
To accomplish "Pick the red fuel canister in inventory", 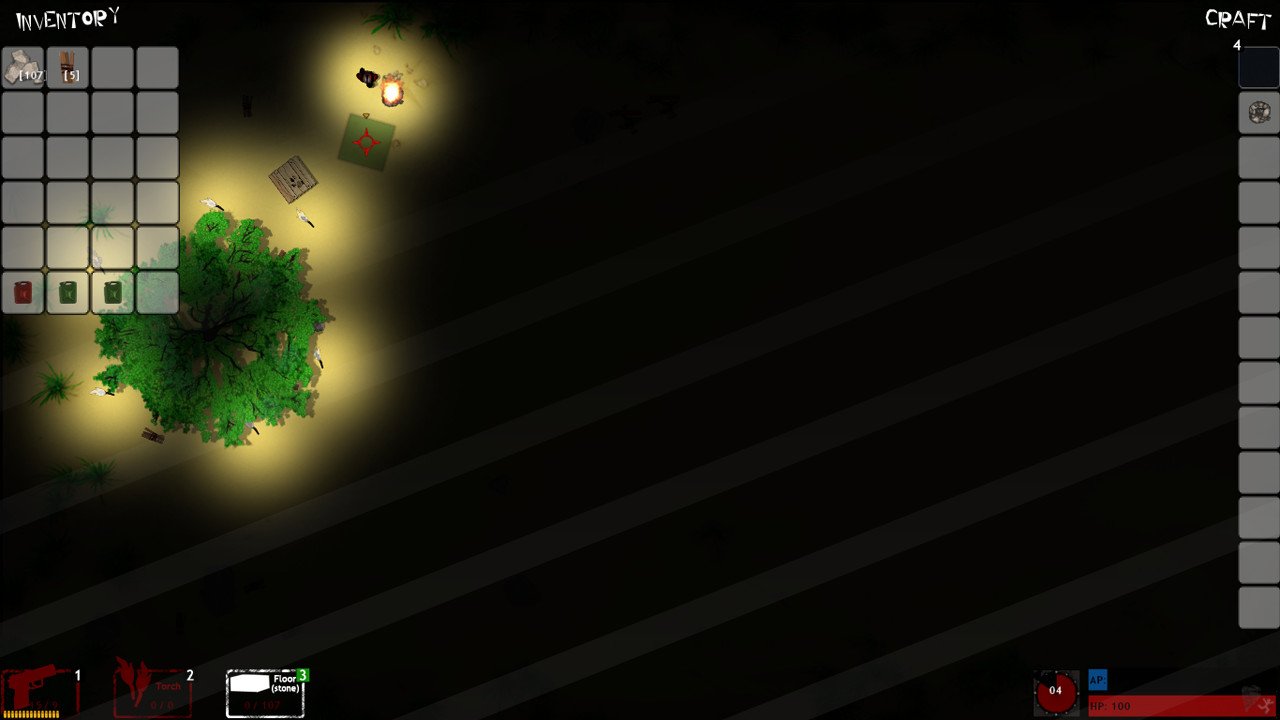I will [x=22, y=292].
